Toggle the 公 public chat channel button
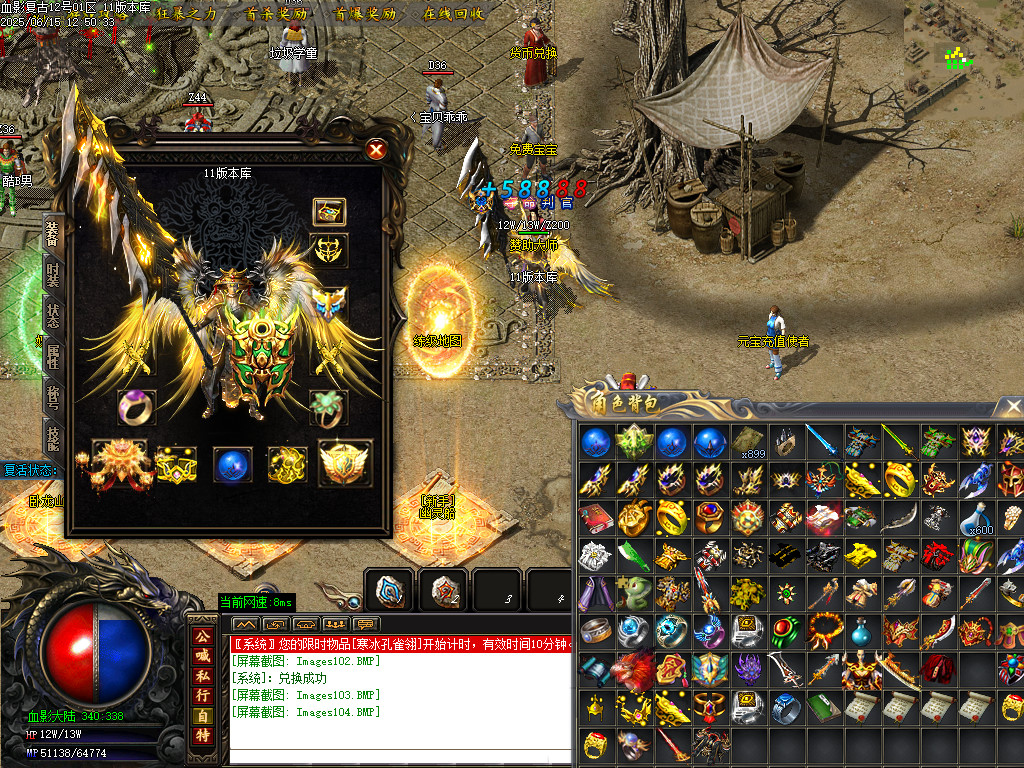The width and height of the screenshot is (1024, 768). pyautogui.click(x=203, y=636)
